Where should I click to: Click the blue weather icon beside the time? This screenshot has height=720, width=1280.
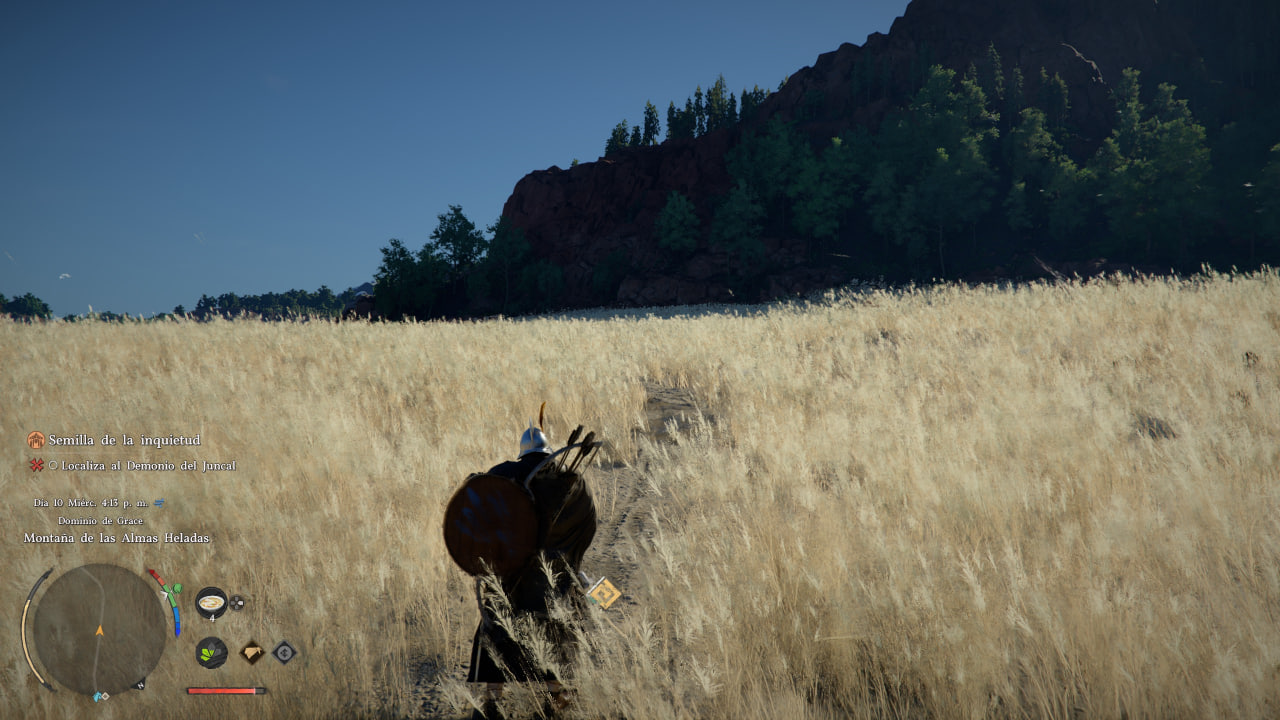(x=159, y=502)
